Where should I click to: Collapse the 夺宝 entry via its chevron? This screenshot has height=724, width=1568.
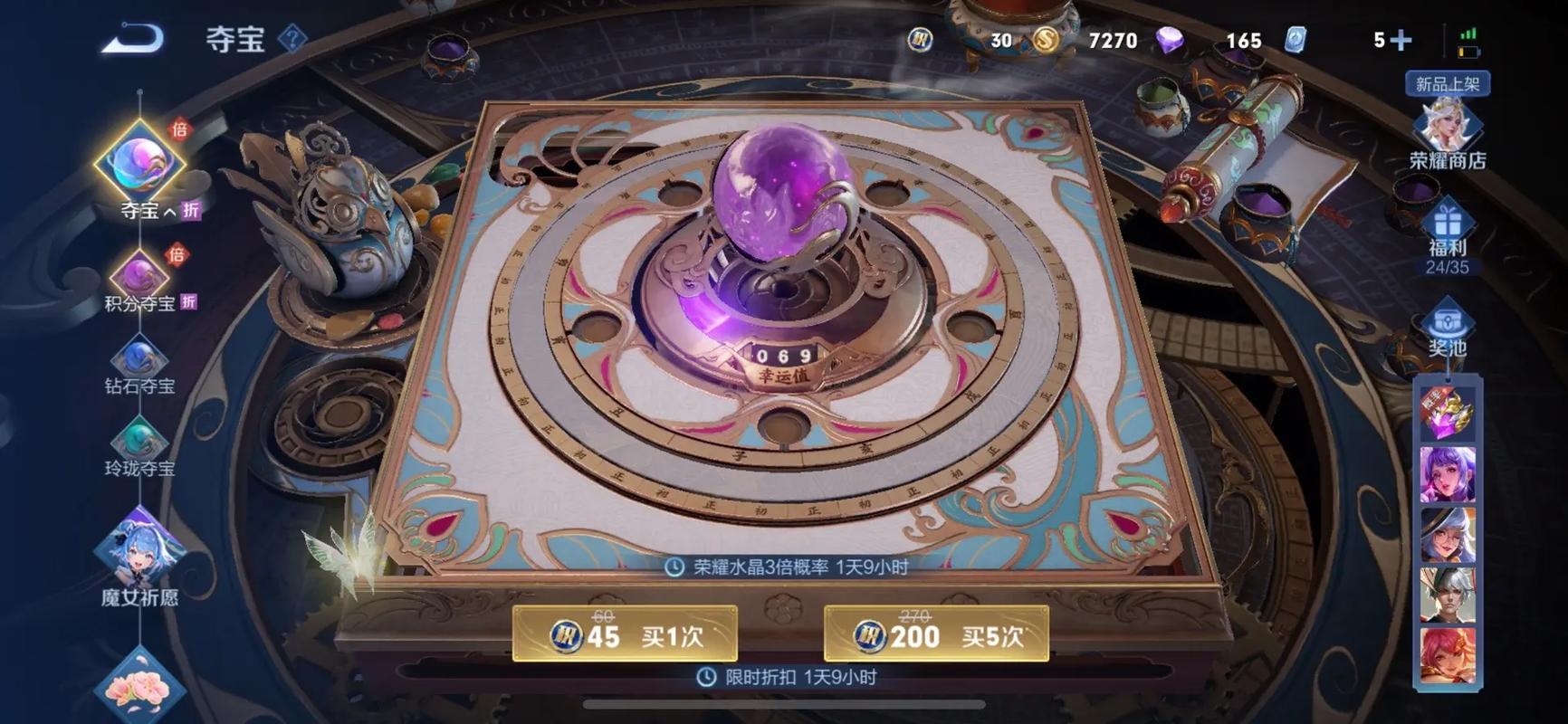tap(167, 209)
